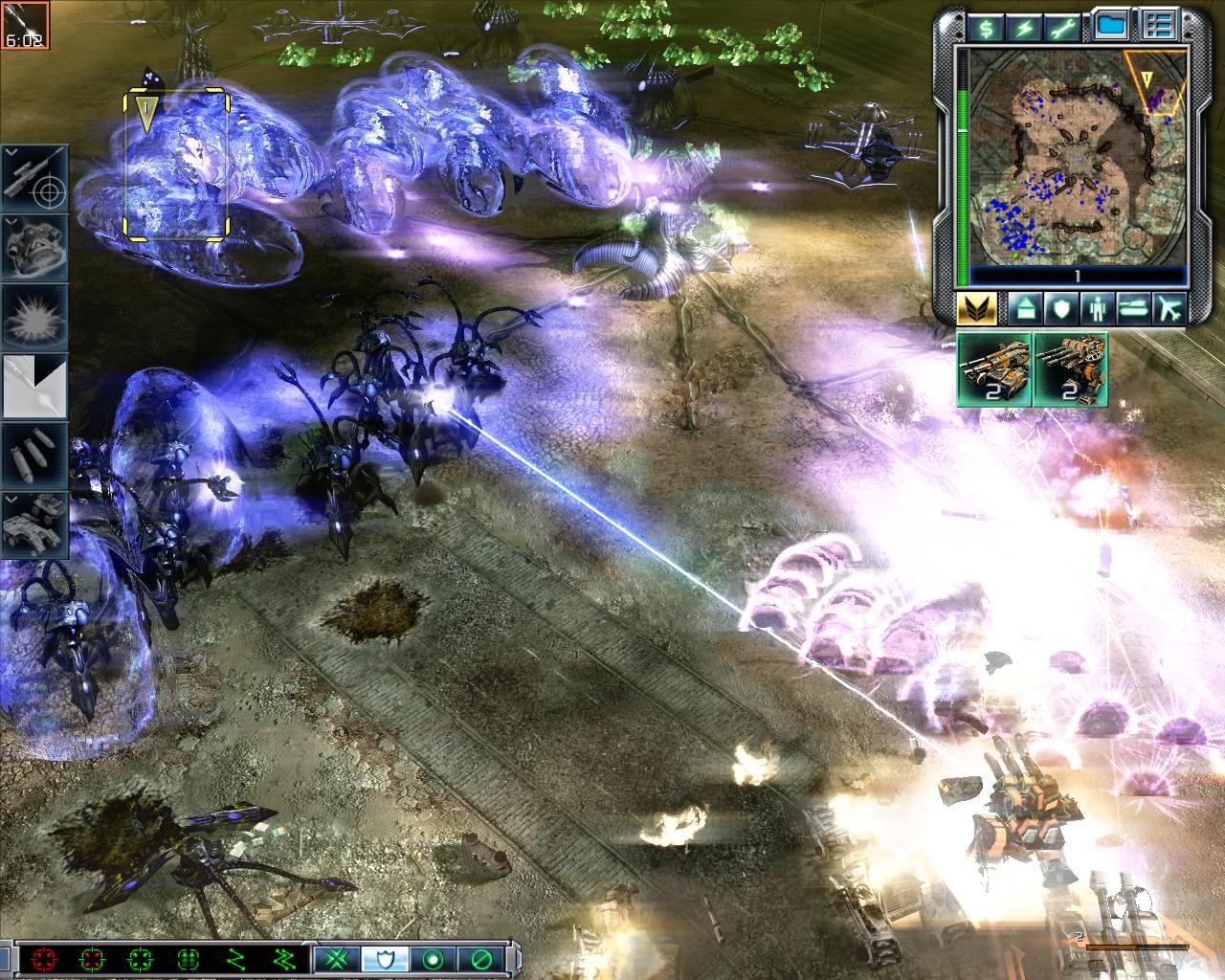Image resolution: width=1225 pixels, height=980 pixels.
Task: Toggle the lightning bolt power mode
Action: (1023, 28)
